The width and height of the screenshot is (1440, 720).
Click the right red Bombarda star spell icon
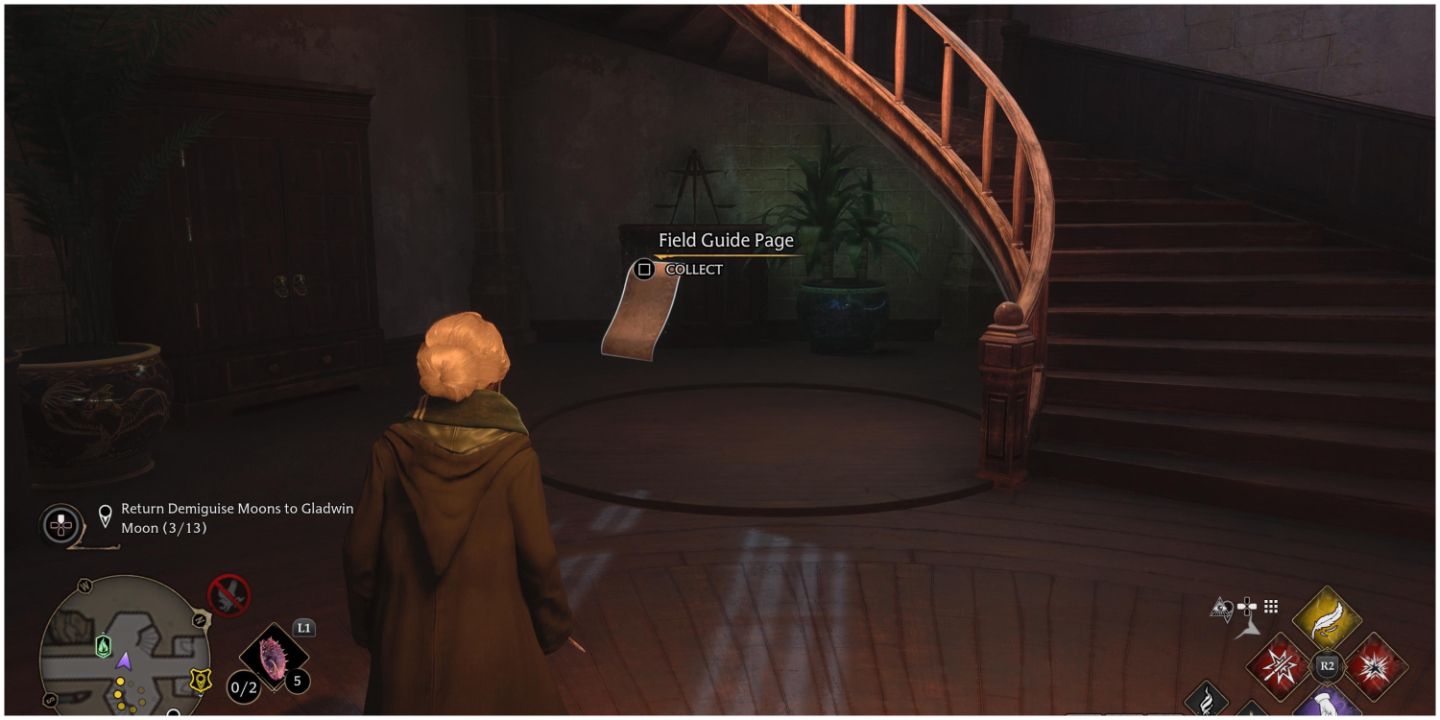click(x=1374, y=667)
